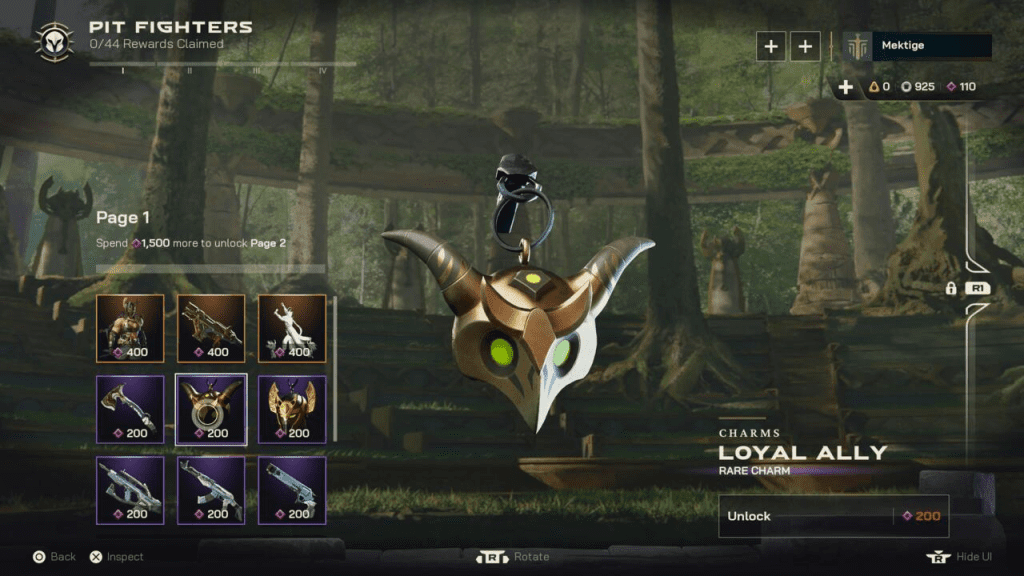
Task: Select the armored warrior outfit reward
Action: [x=130, y=327]
